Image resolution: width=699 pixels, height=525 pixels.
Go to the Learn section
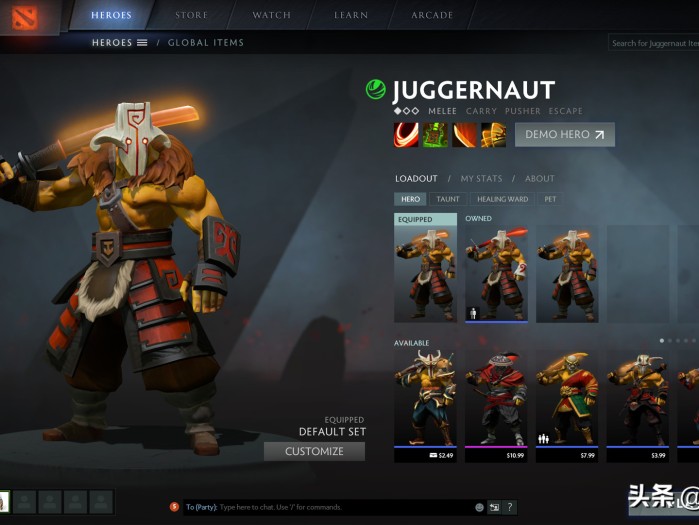click(x=351, y=15)
